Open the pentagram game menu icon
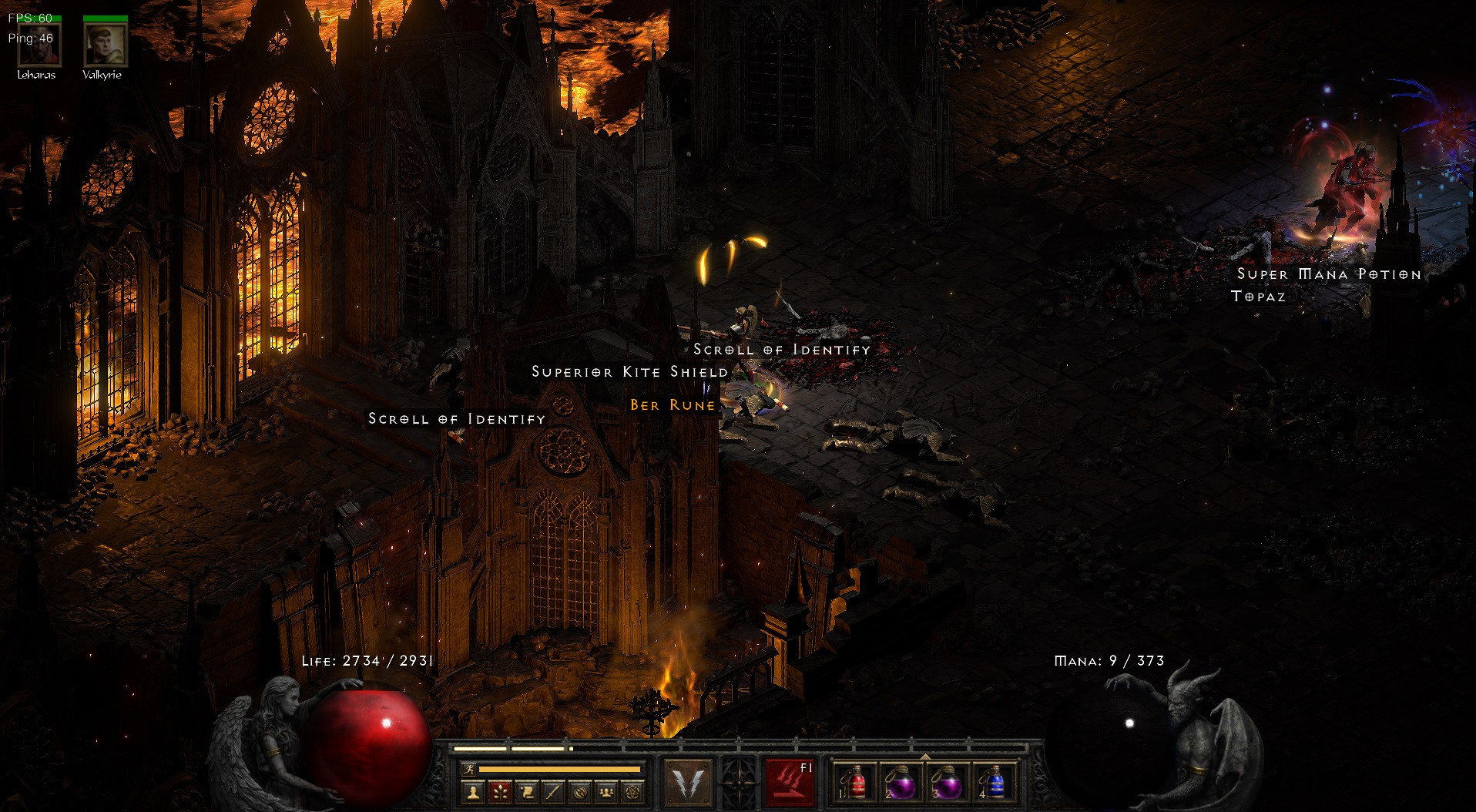1476x812 pixels. pyautogui.click(x=632, y=788)
